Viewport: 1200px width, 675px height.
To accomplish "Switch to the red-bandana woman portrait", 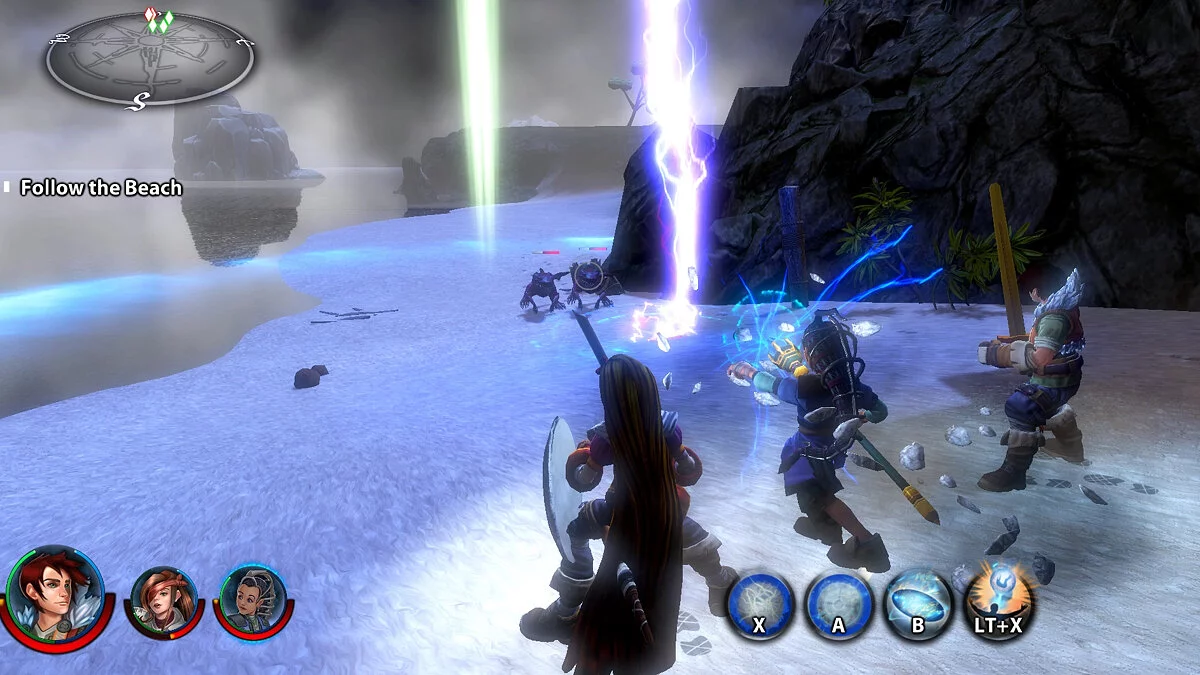I will click(x=163, y=601).
